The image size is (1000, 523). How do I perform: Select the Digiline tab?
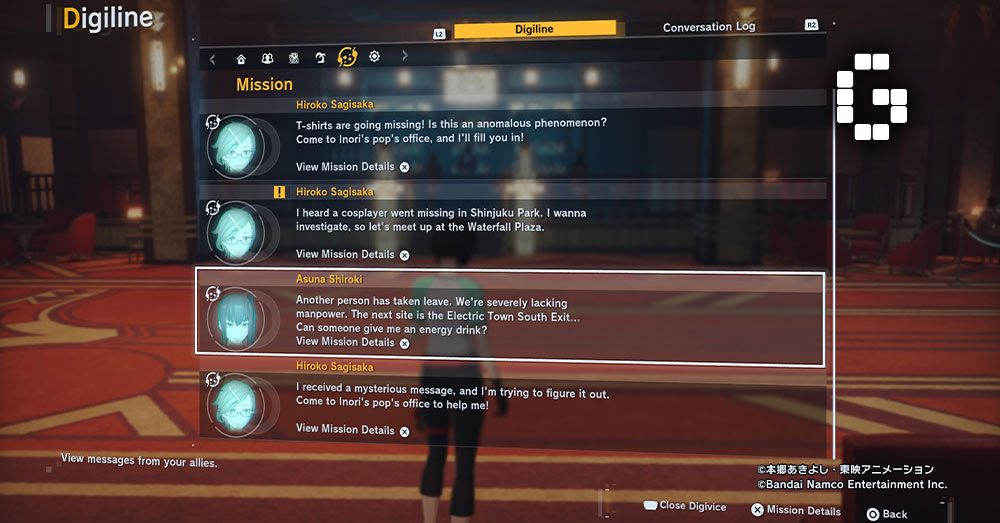[x=534, y=30]
